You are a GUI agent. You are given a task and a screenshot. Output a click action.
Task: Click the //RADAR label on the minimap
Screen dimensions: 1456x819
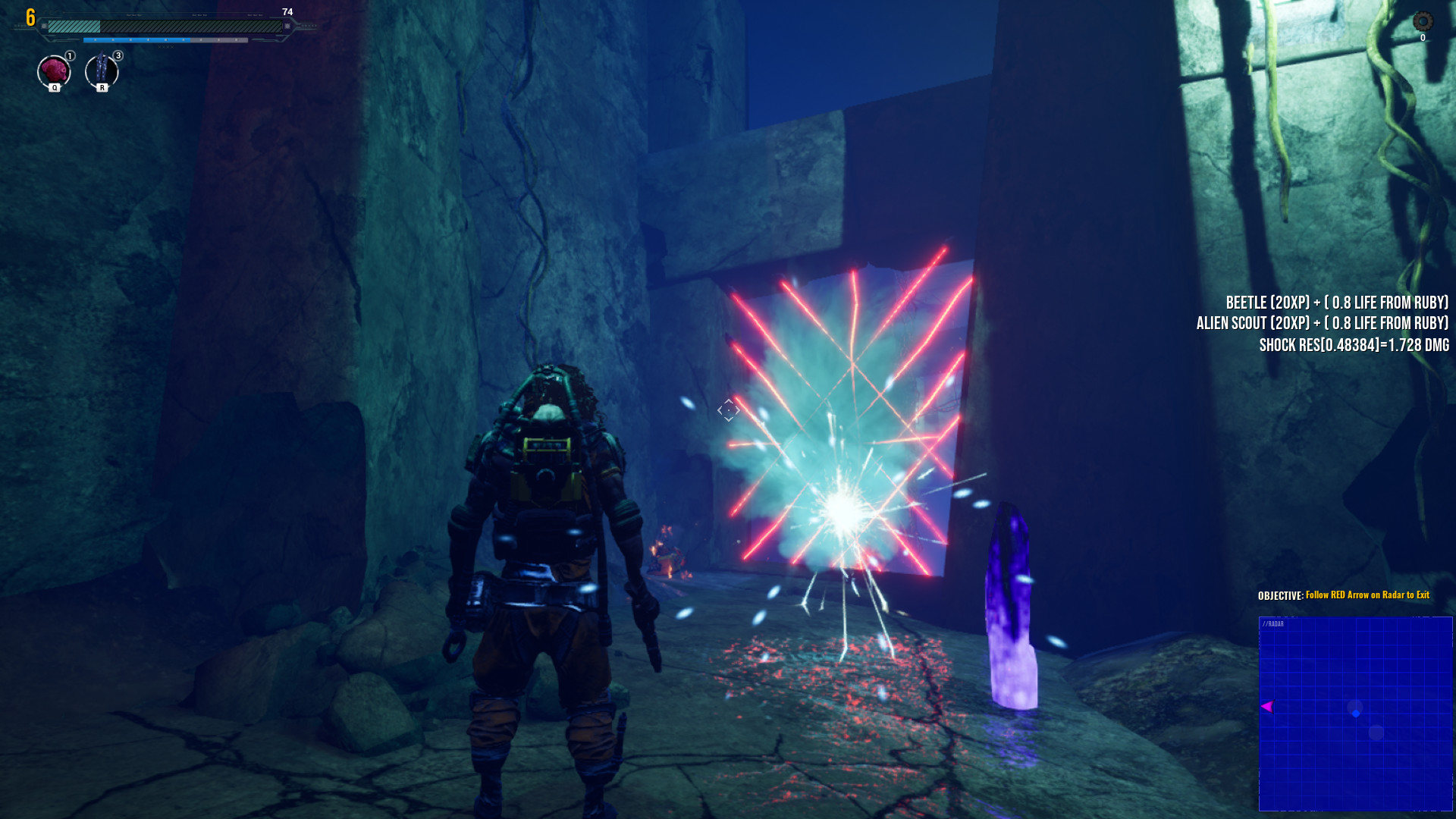pos(1273,623)
